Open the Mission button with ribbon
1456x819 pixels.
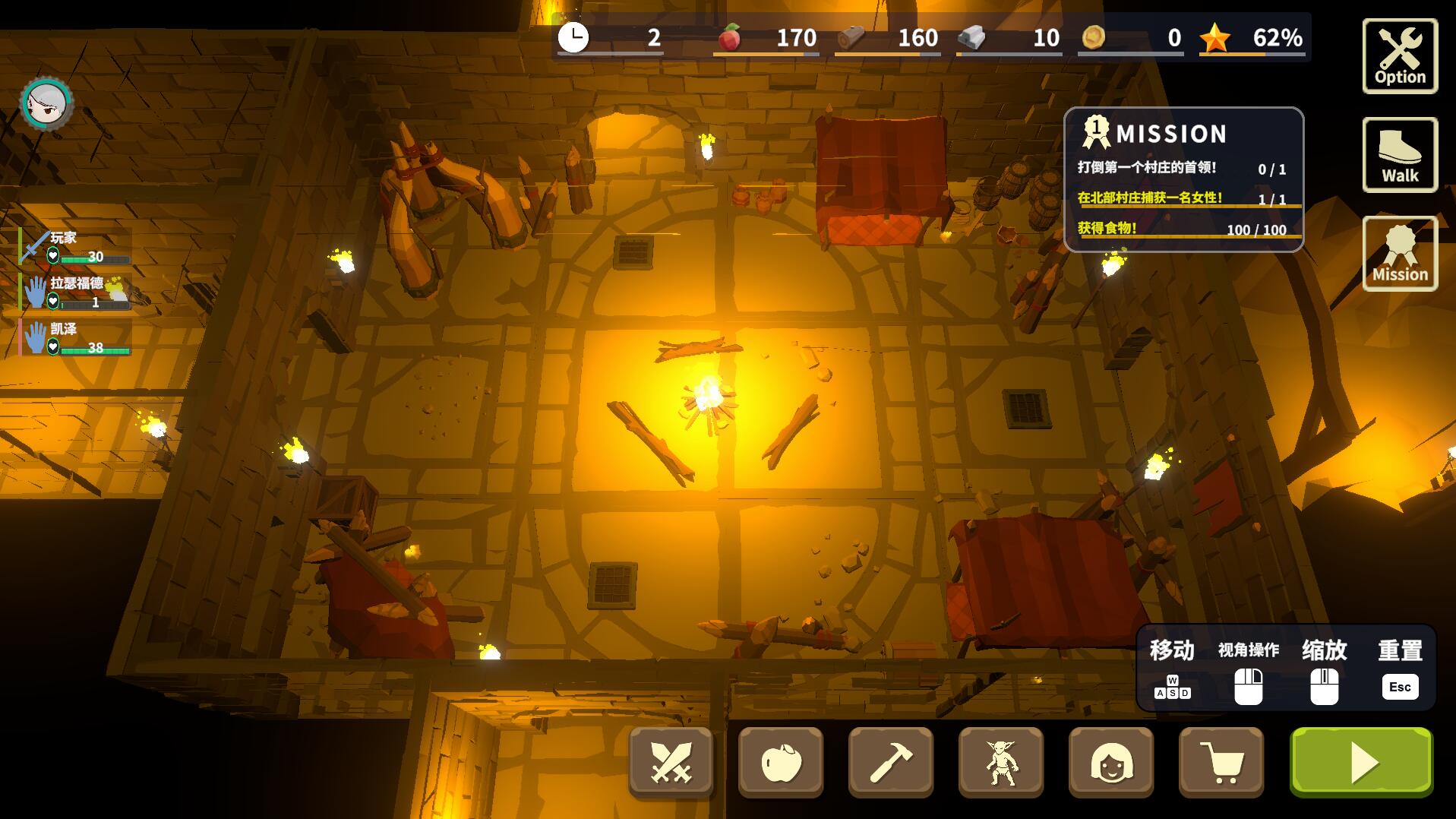(x=1399, y=254)
